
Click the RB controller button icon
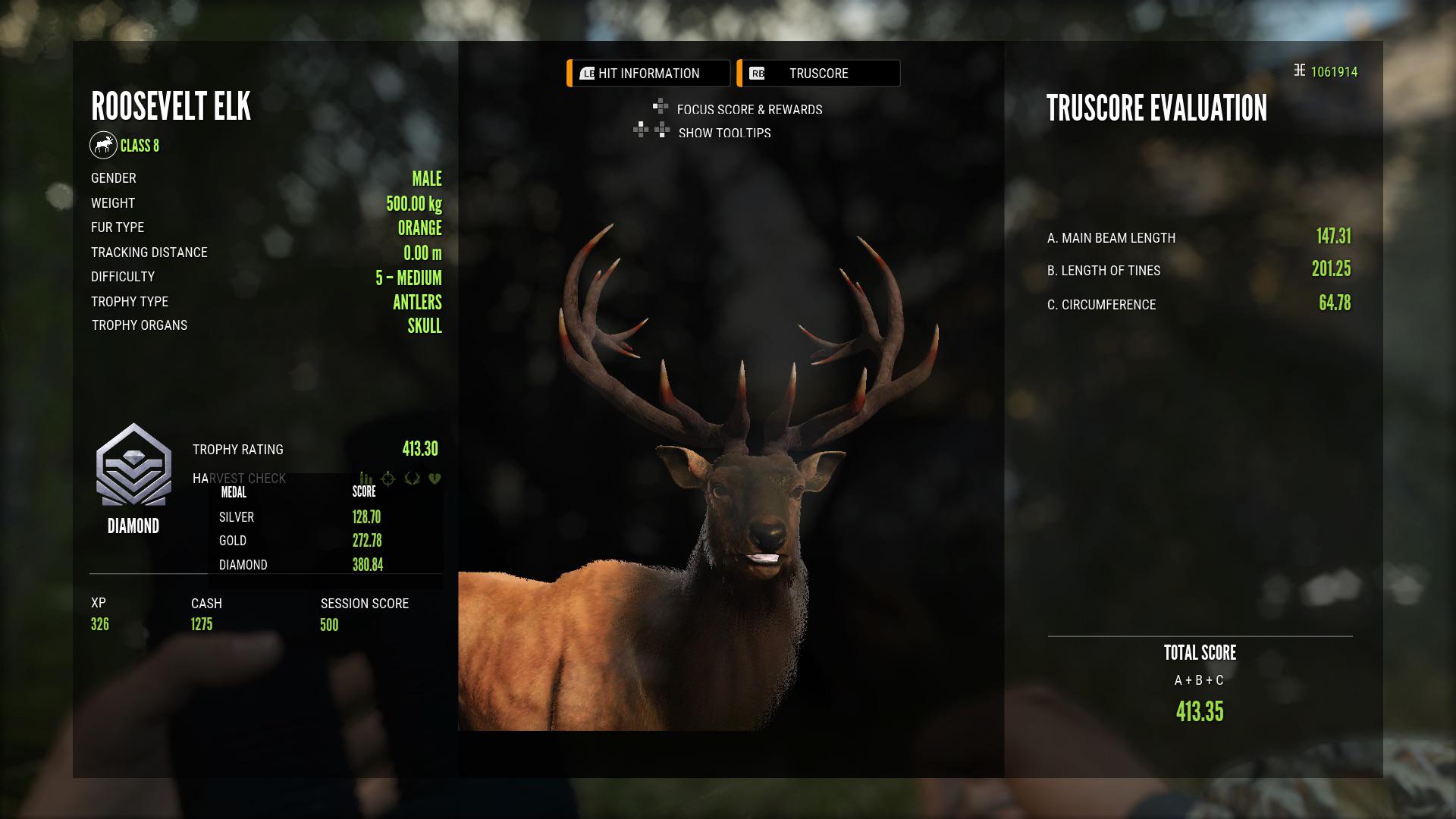758,73
